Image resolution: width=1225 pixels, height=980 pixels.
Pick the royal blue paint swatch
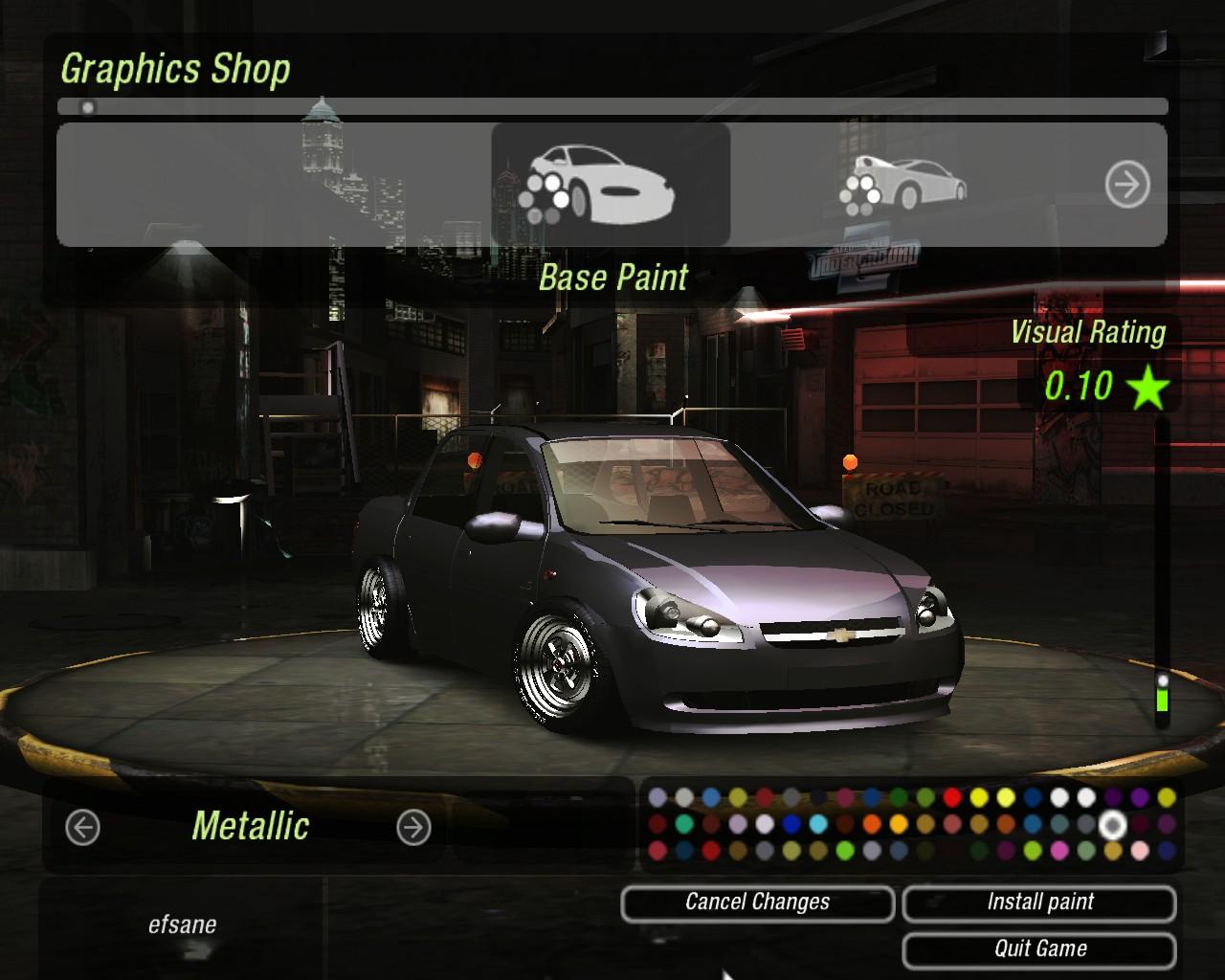click(791, 823)
